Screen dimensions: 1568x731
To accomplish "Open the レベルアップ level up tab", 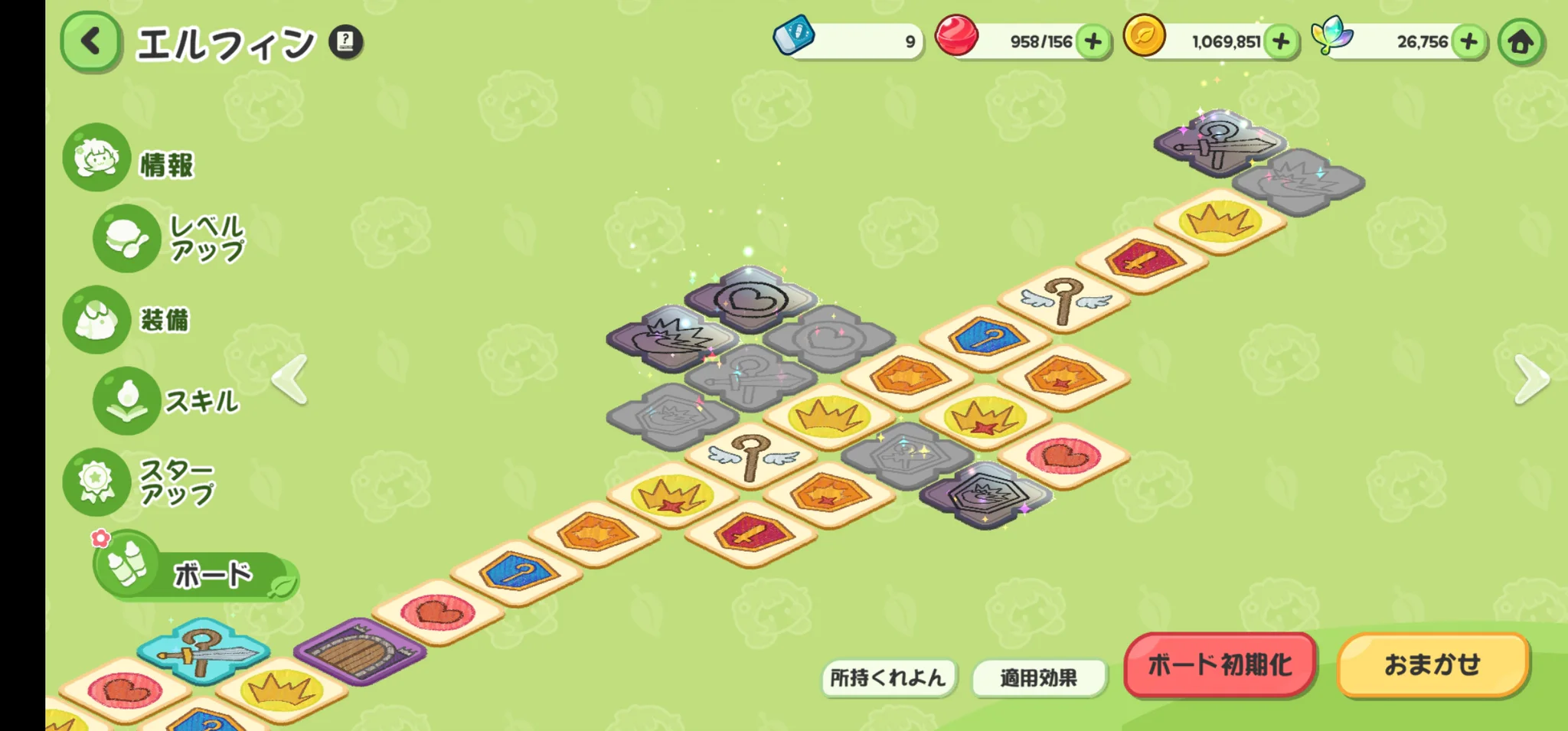I will click(170, 238).
